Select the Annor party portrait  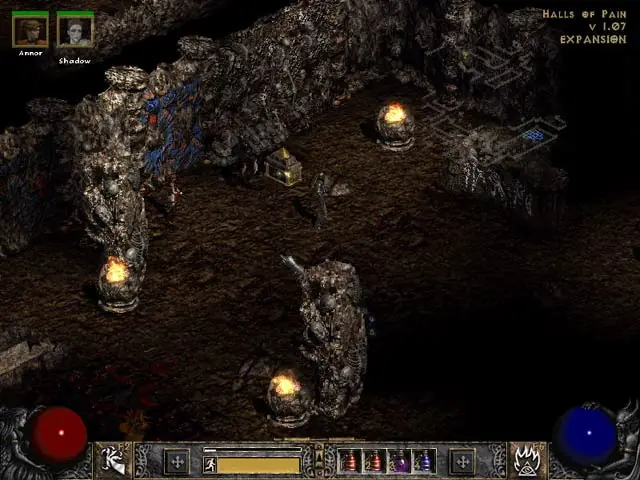coord(30,29)
